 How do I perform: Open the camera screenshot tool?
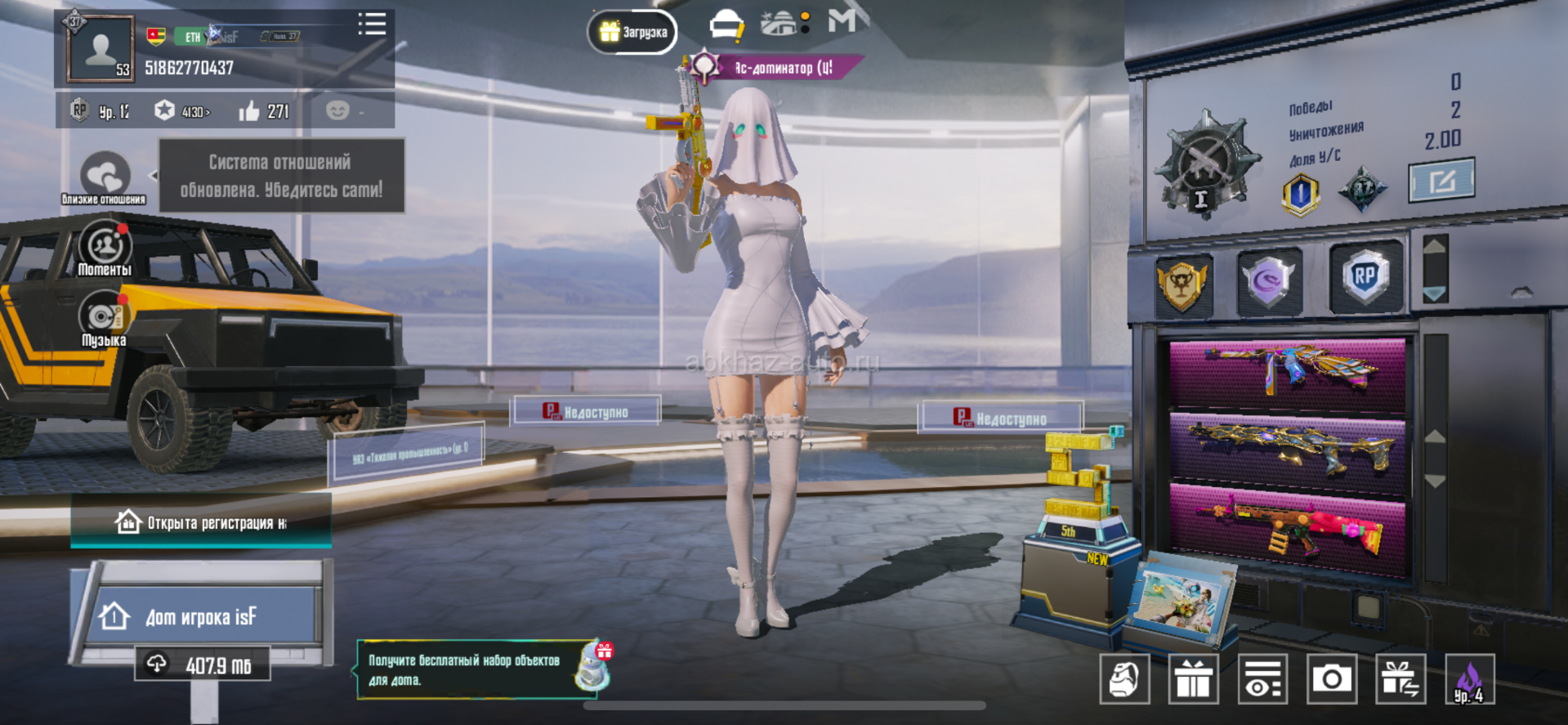(1331, 678)
